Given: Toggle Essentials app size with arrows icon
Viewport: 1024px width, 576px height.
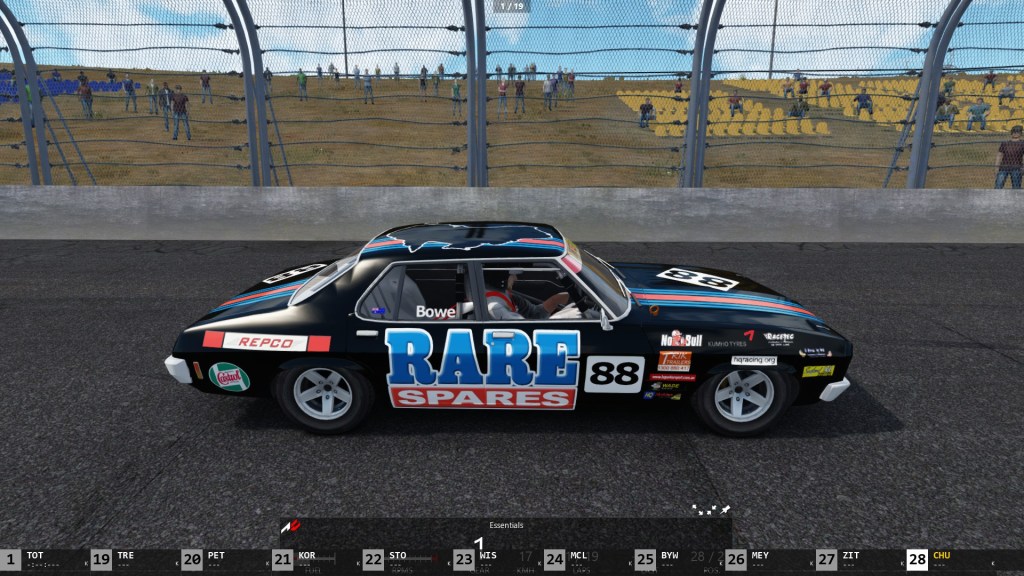Looking at the screenshot, I should coord(704,510).
